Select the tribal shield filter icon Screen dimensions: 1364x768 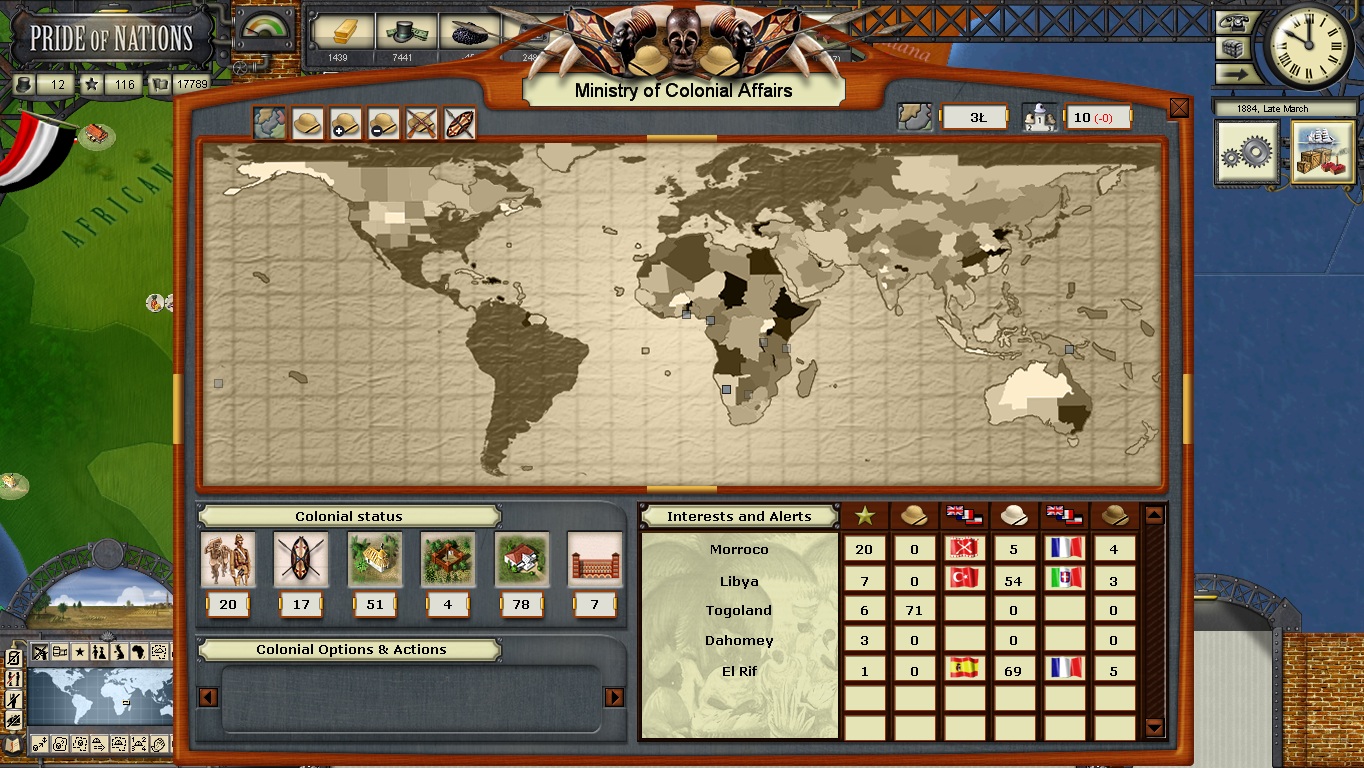459,124
